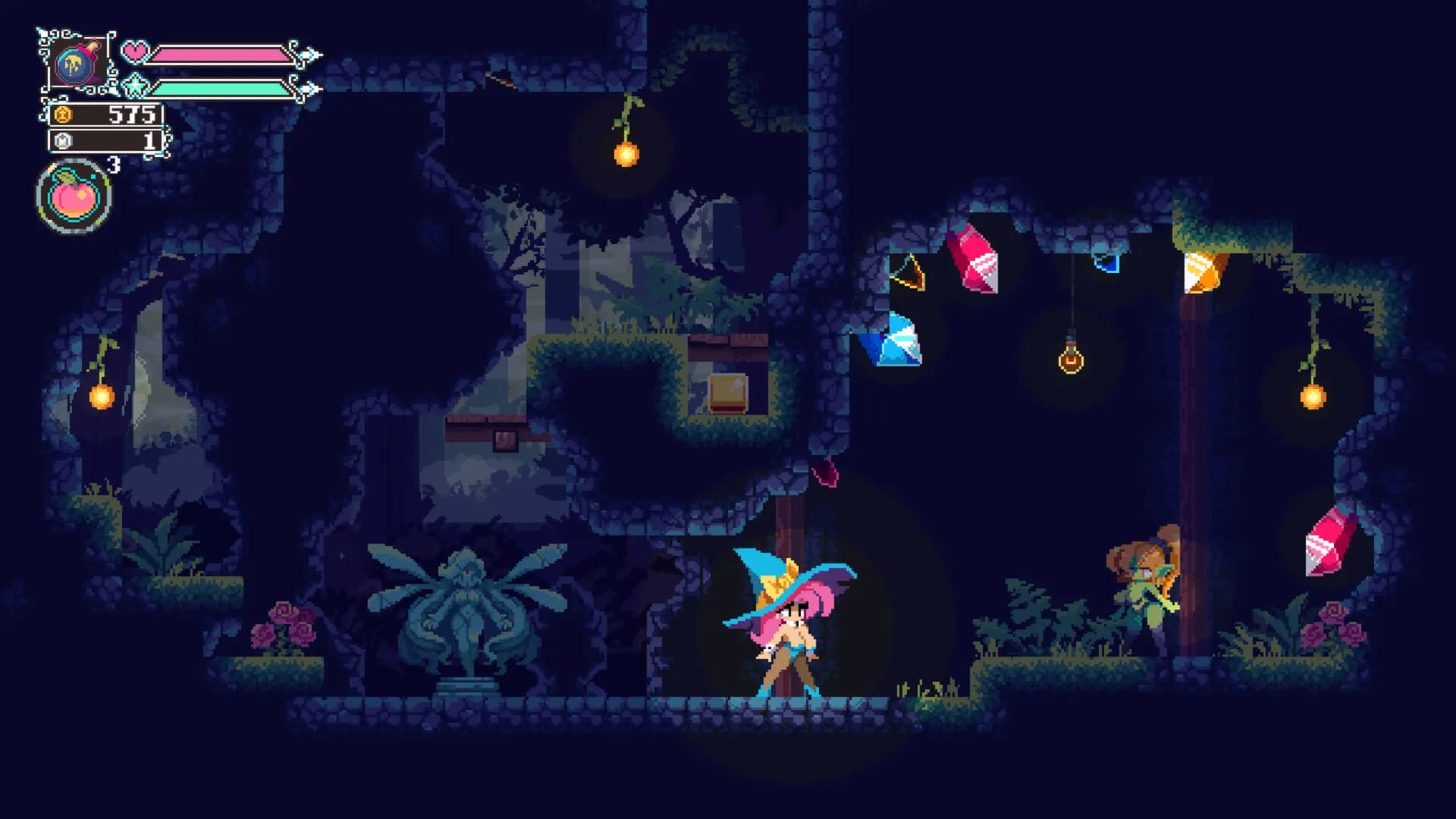The width and height of the screenshot is (1456, 819).
Task: Click the silver token currency icon
Action: pos(63,141)
